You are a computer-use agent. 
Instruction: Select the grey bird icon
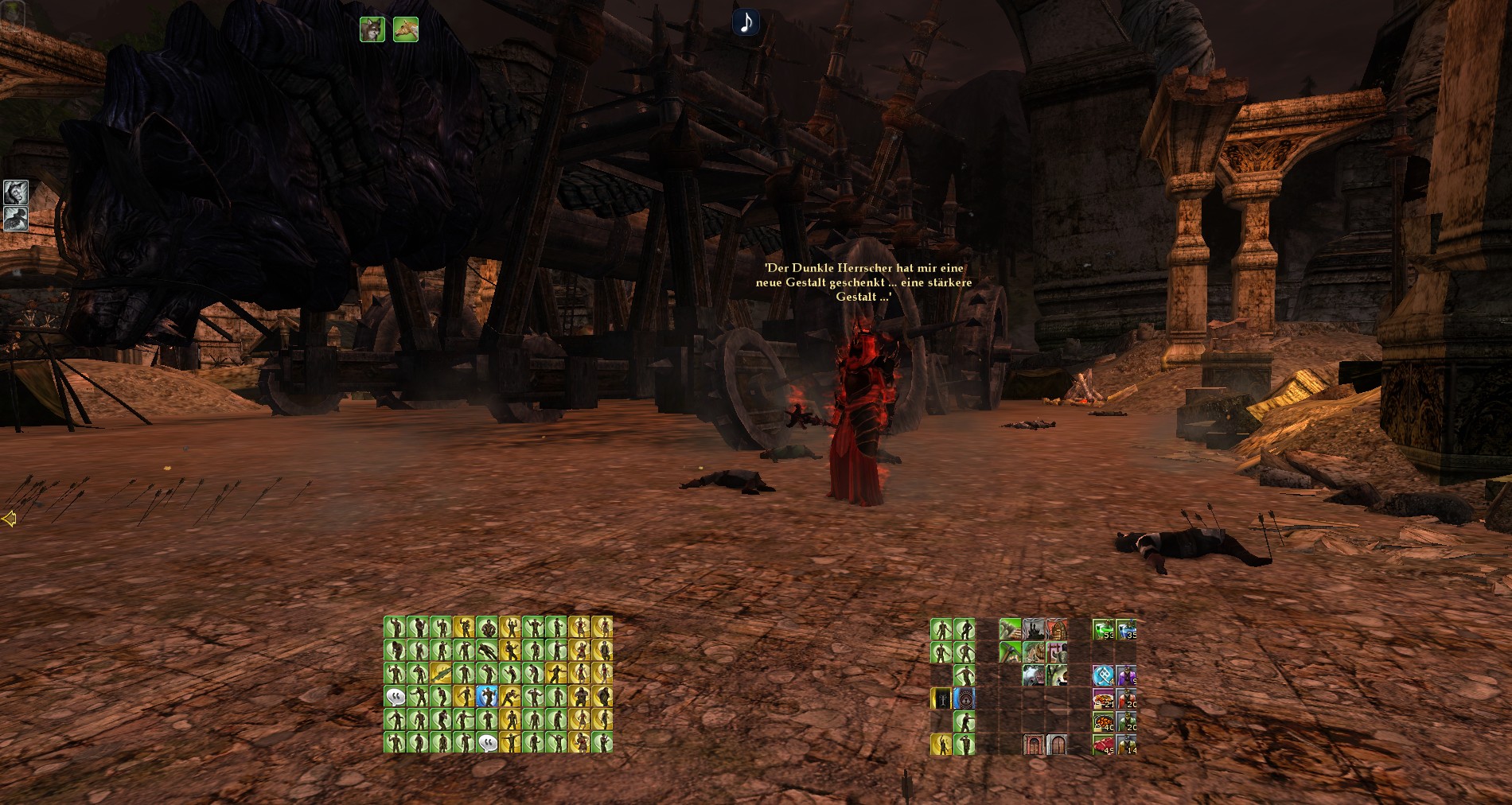tap(15, 219)
